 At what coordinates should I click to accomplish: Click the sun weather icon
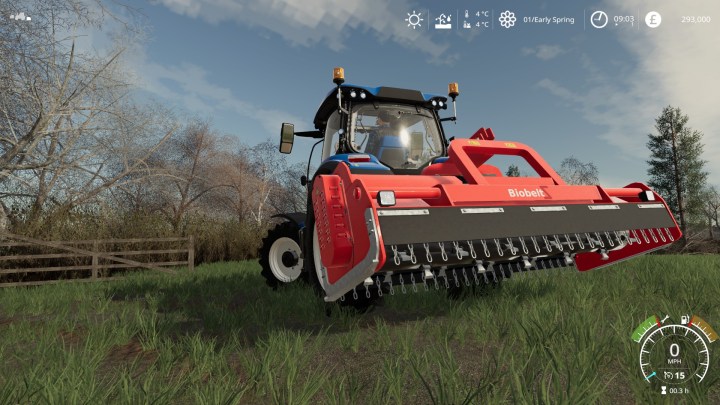(414, 19)
